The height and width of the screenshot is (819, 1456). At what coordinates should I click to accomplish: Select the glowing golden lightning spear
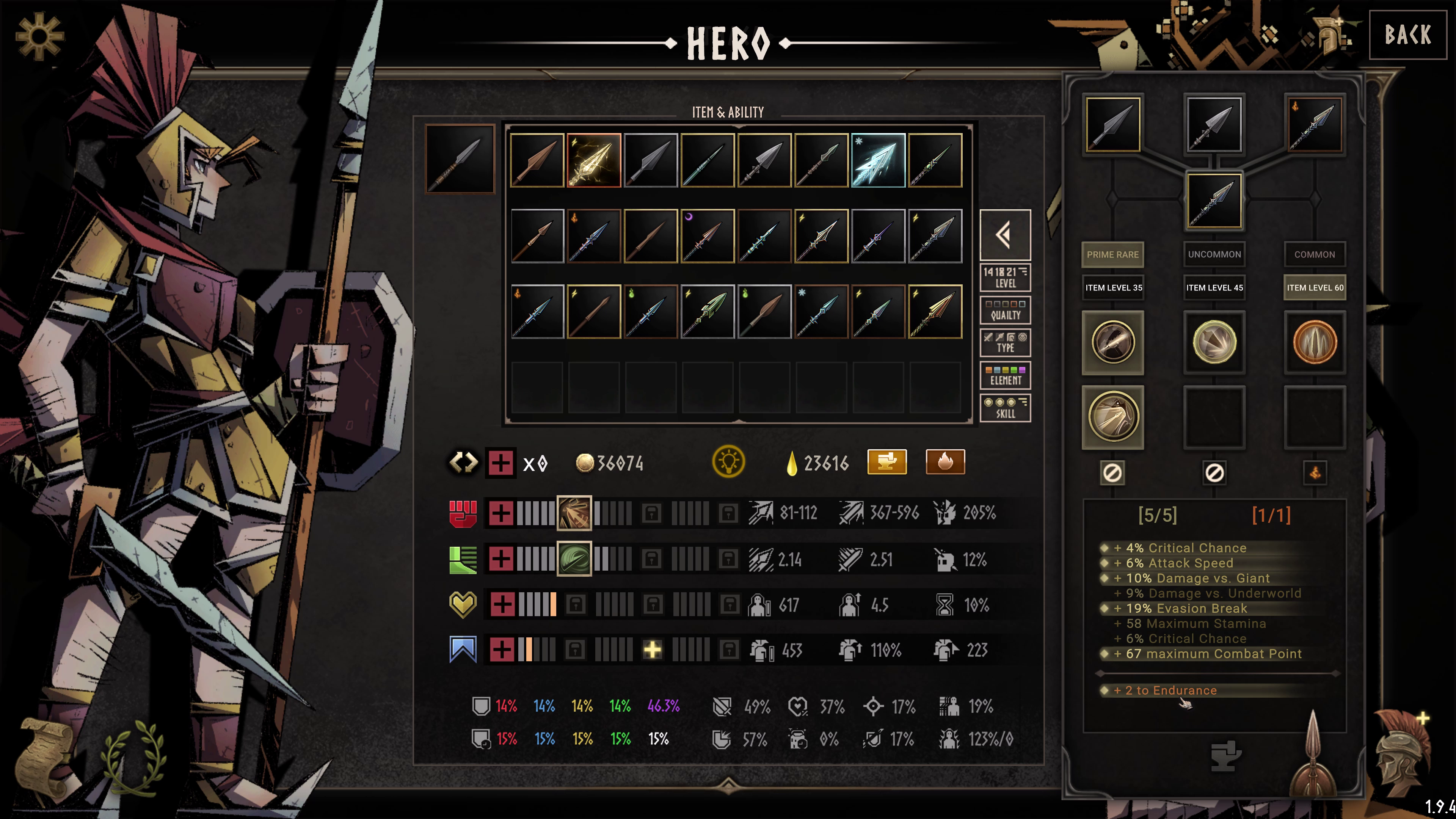click(593, 160)
